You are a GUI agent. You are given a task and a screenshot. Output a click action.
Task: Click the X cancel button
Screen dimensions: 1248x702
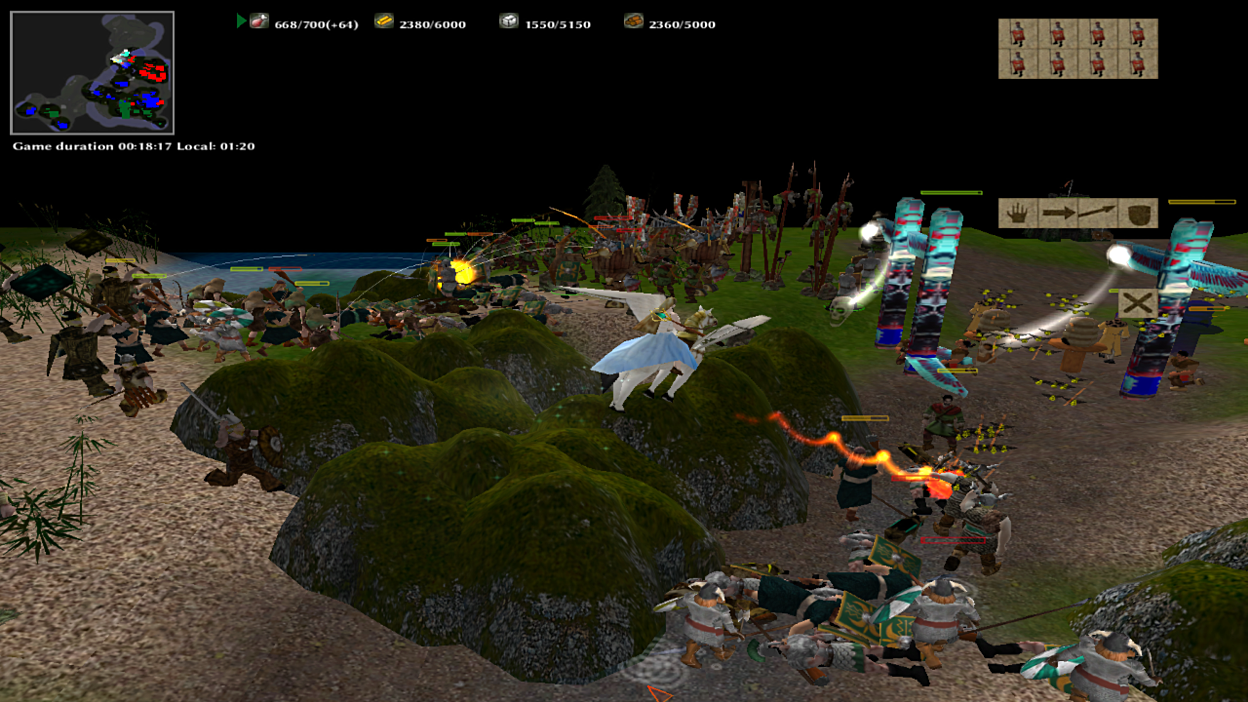coord(1137,303)
